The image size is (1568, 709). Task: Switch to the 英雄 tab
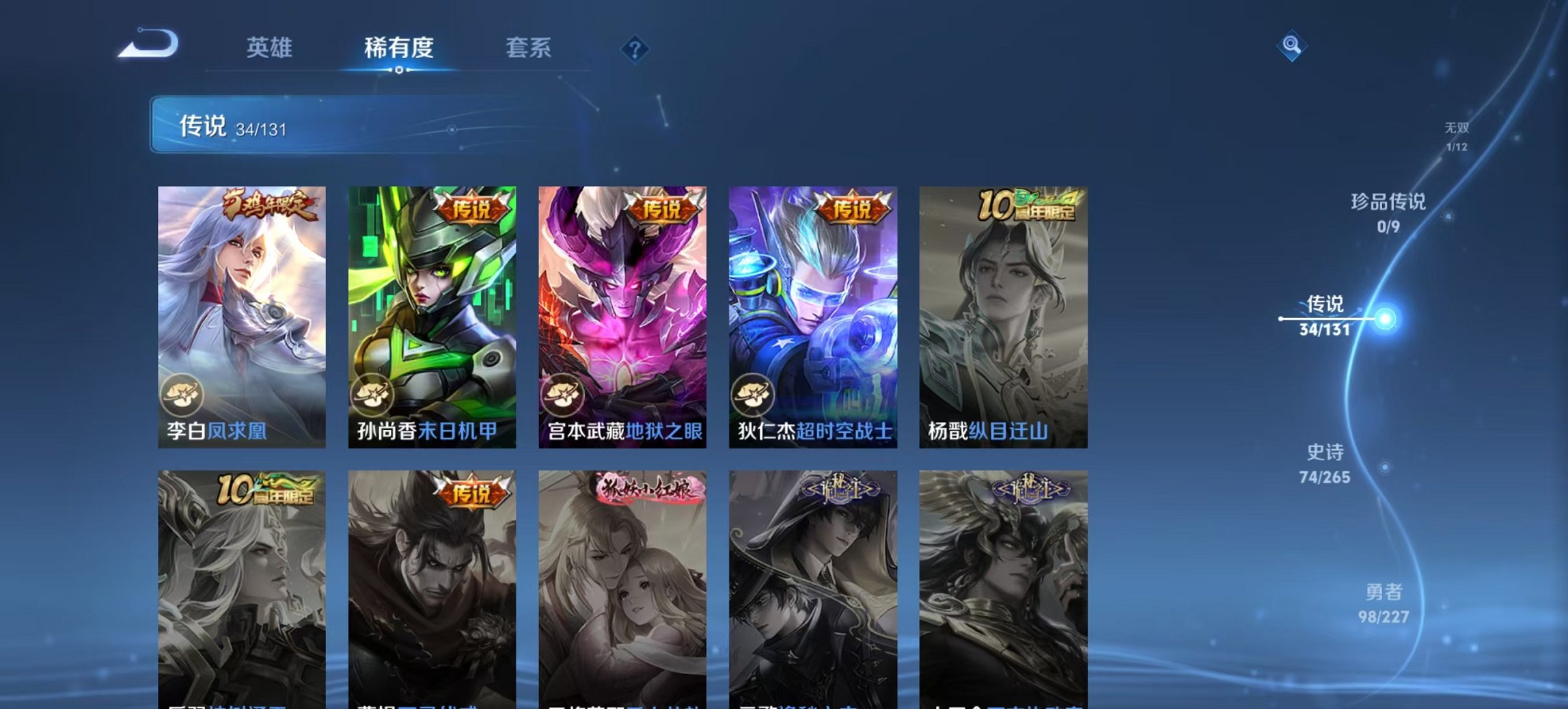(271, 49)
